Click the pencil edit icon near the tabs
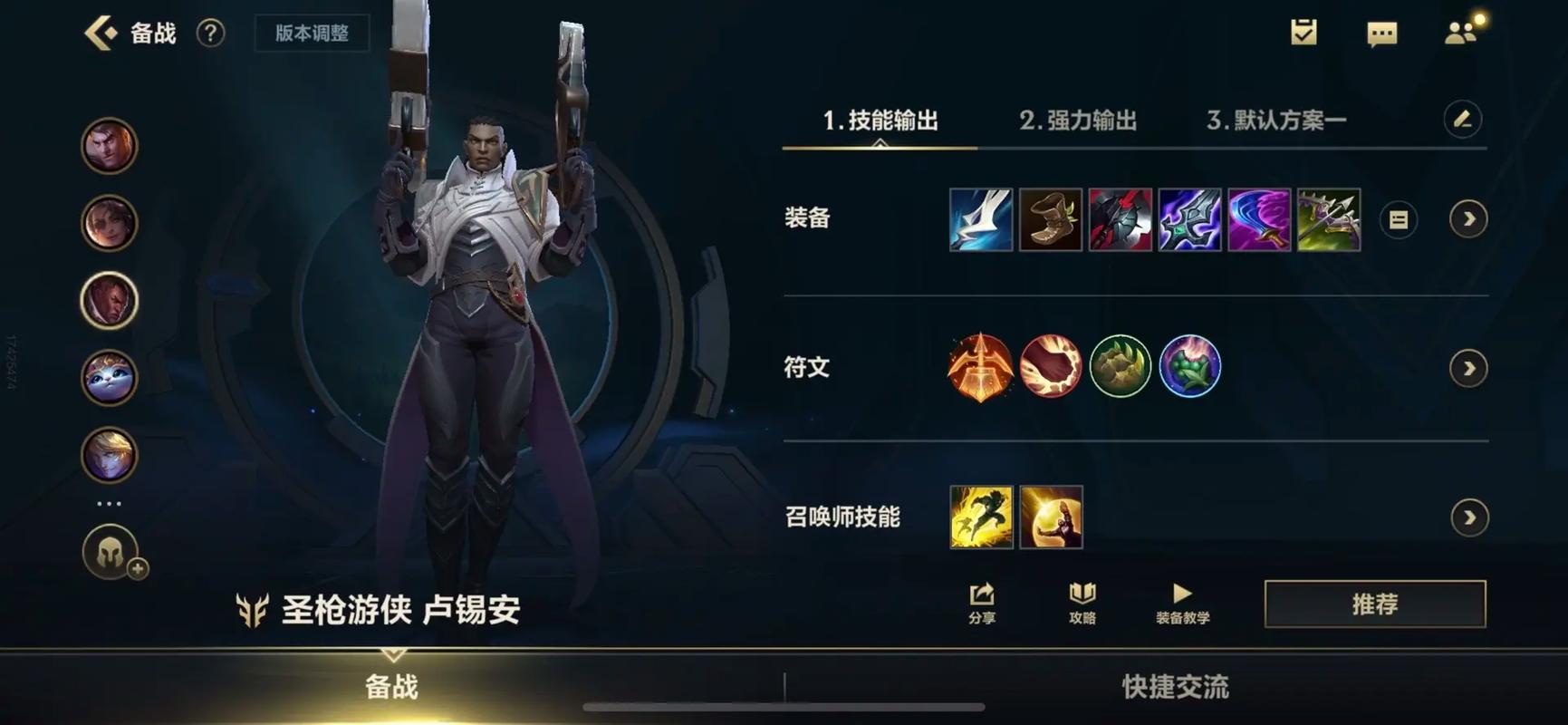Screen dimensions: 1568x725 [x=1464, y=120]
